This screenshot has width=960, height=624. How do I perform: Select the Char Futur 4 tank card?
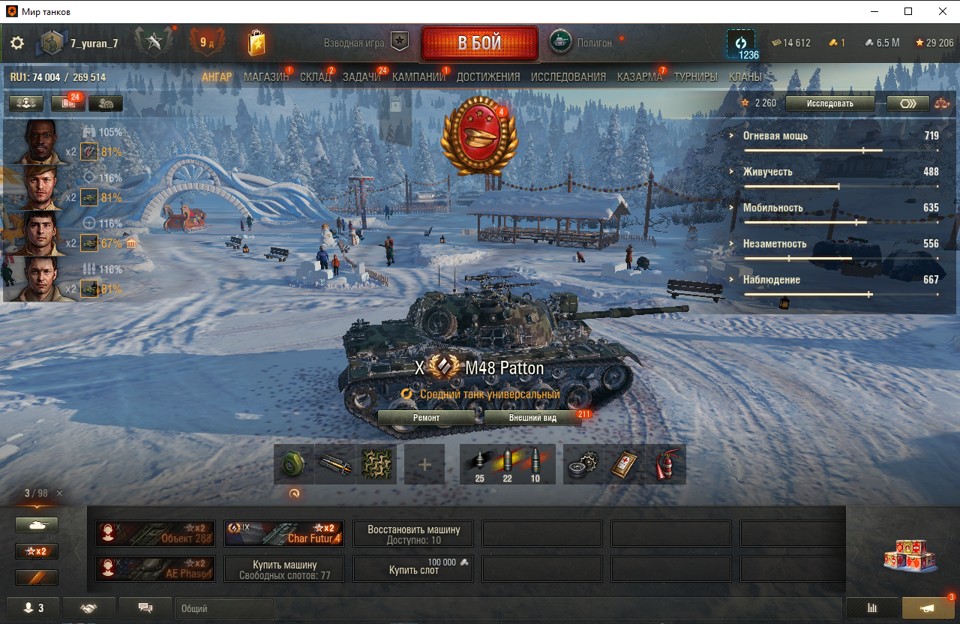284,533
